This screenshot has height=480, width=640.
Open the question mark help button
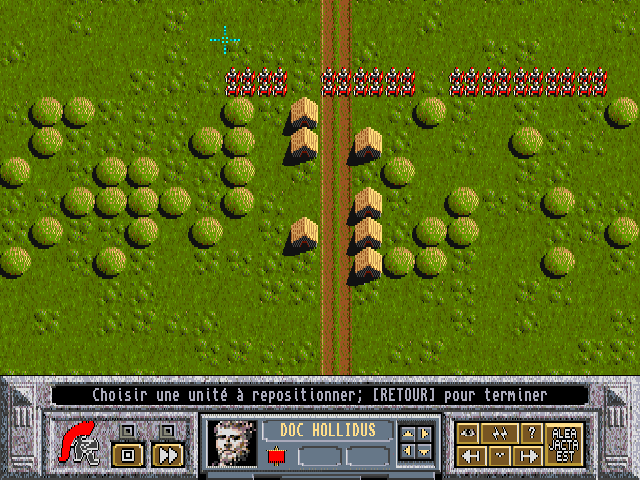click(x=530, y=433)
